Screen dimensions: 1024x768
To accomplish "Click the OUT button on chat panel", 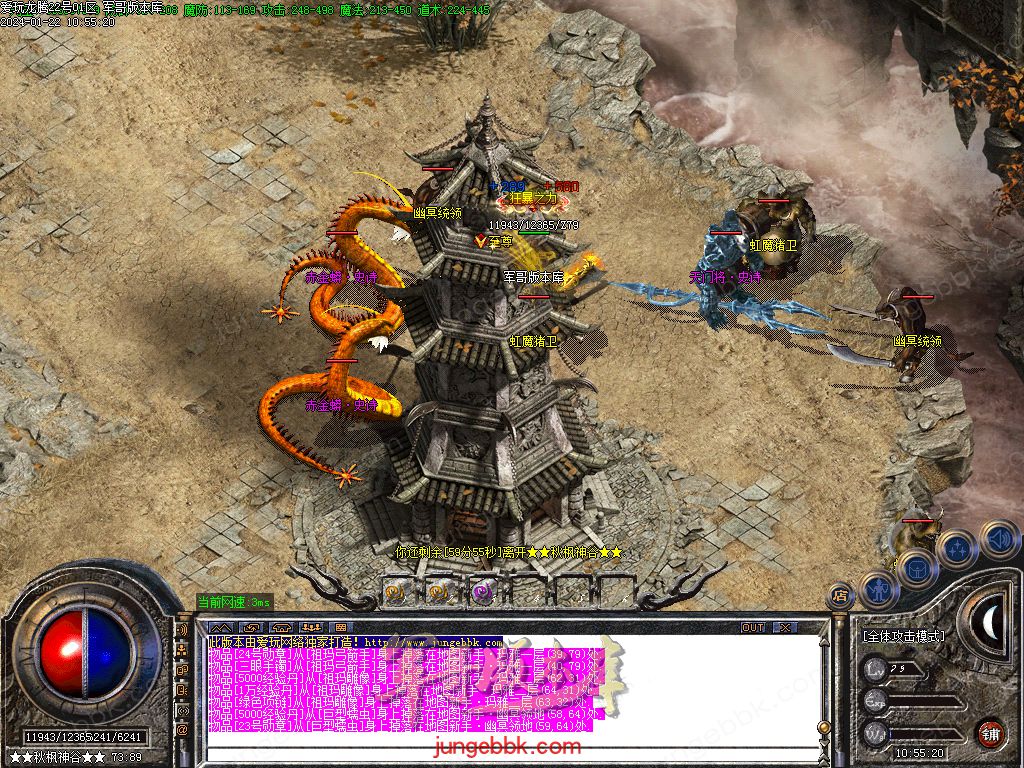I will tap(753, 628).
